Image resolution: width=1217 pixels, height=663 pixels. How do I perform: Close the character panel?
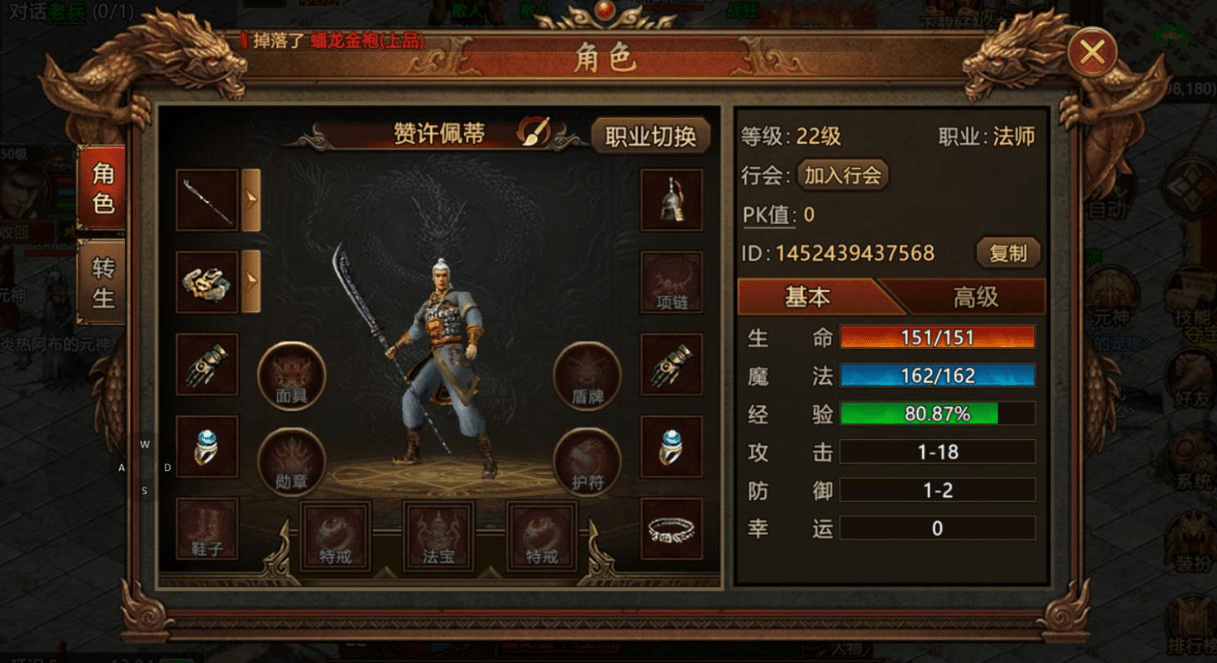point(1092,53)
